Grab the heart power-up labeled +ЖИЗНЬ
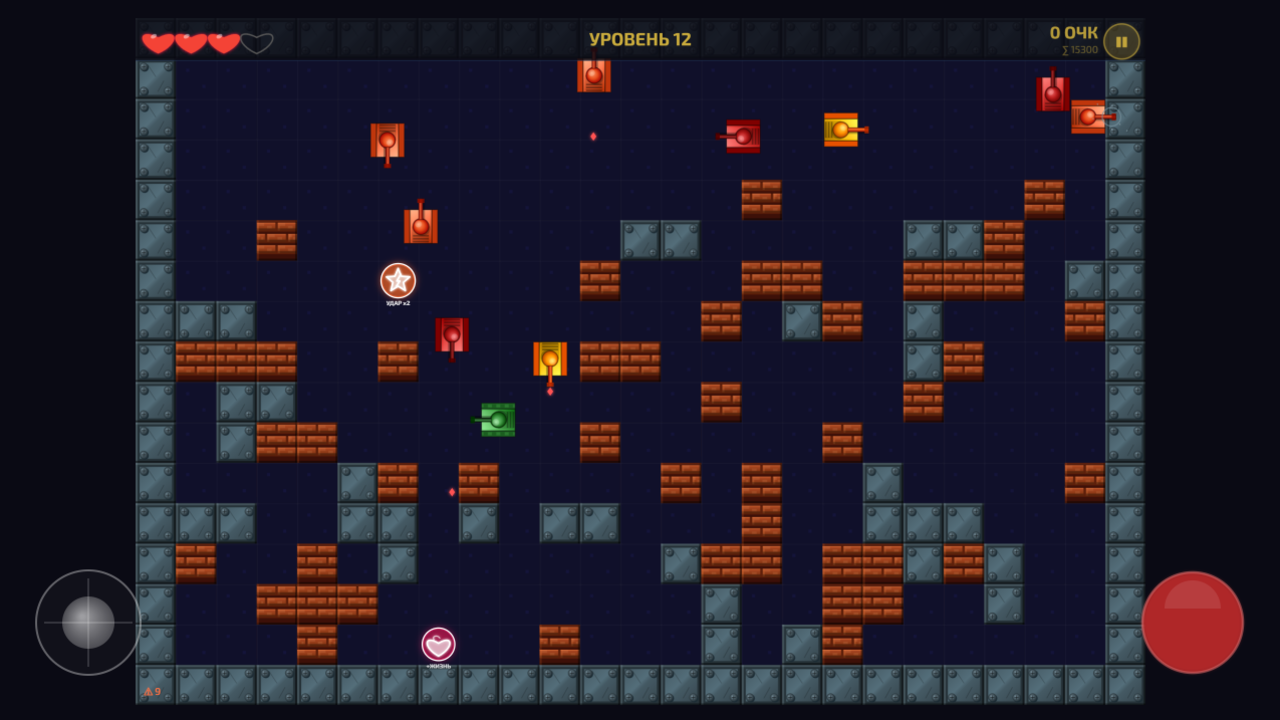Viewport: 1280px width, 720px height. click(x=436, y=644)
